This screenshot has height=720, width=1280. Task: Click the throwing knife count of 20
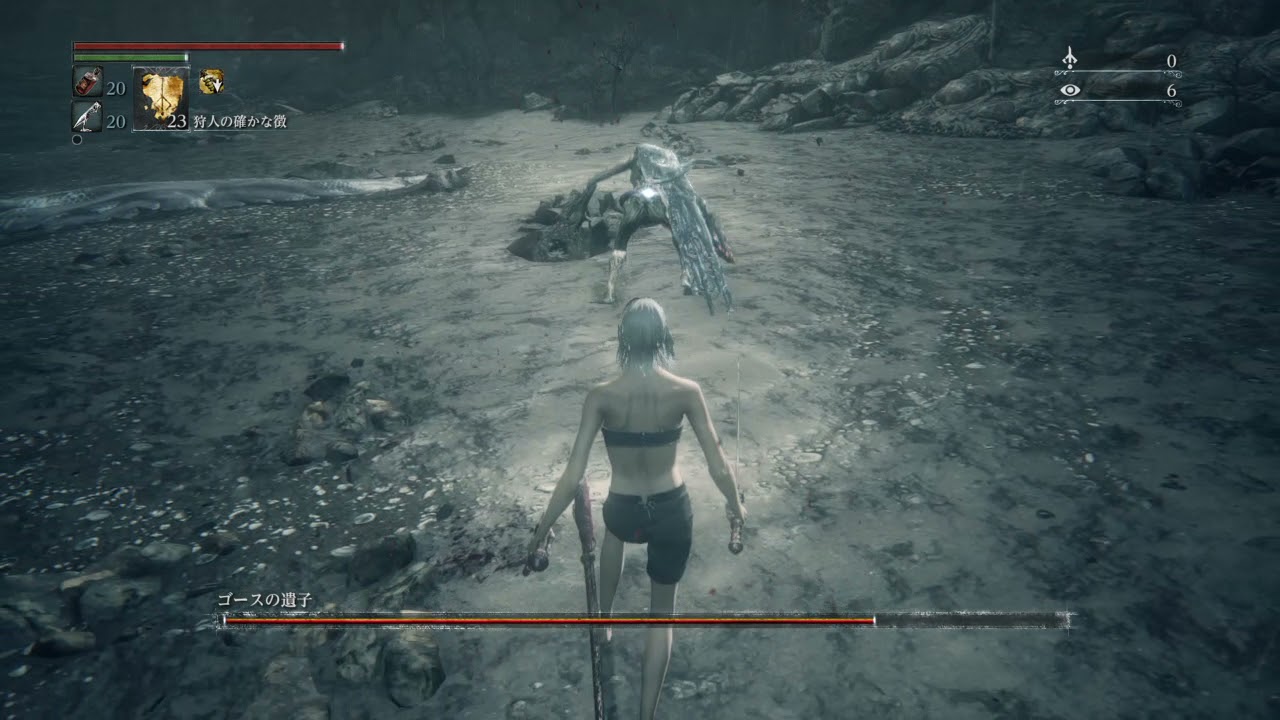click(x=117, y=120)
